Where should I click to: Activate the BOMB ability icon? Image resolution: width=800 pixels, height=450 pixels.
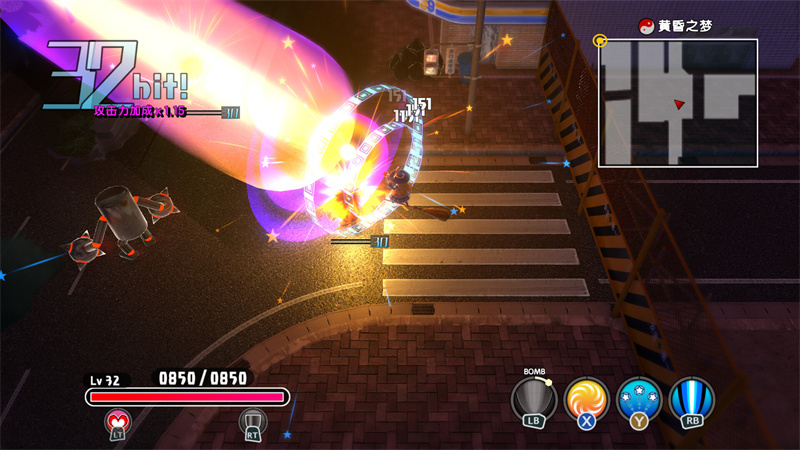tap(534, 400)
